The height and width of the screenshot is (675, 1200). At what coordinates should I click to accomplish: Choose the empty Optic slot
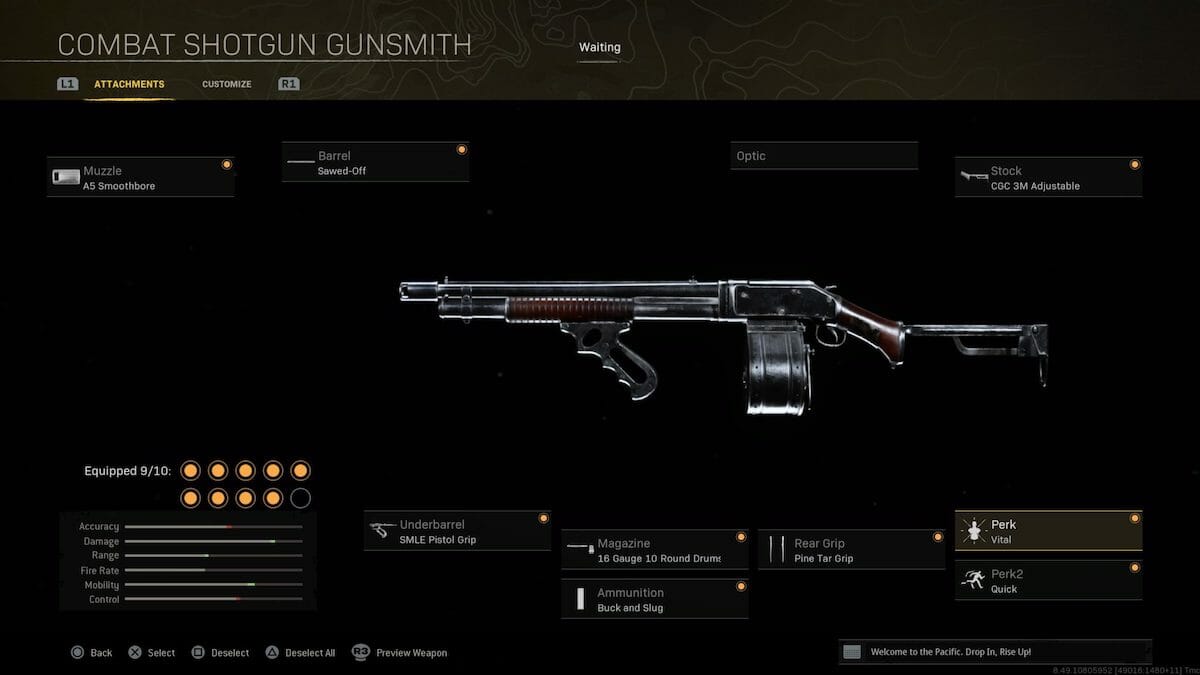(824, 156)
